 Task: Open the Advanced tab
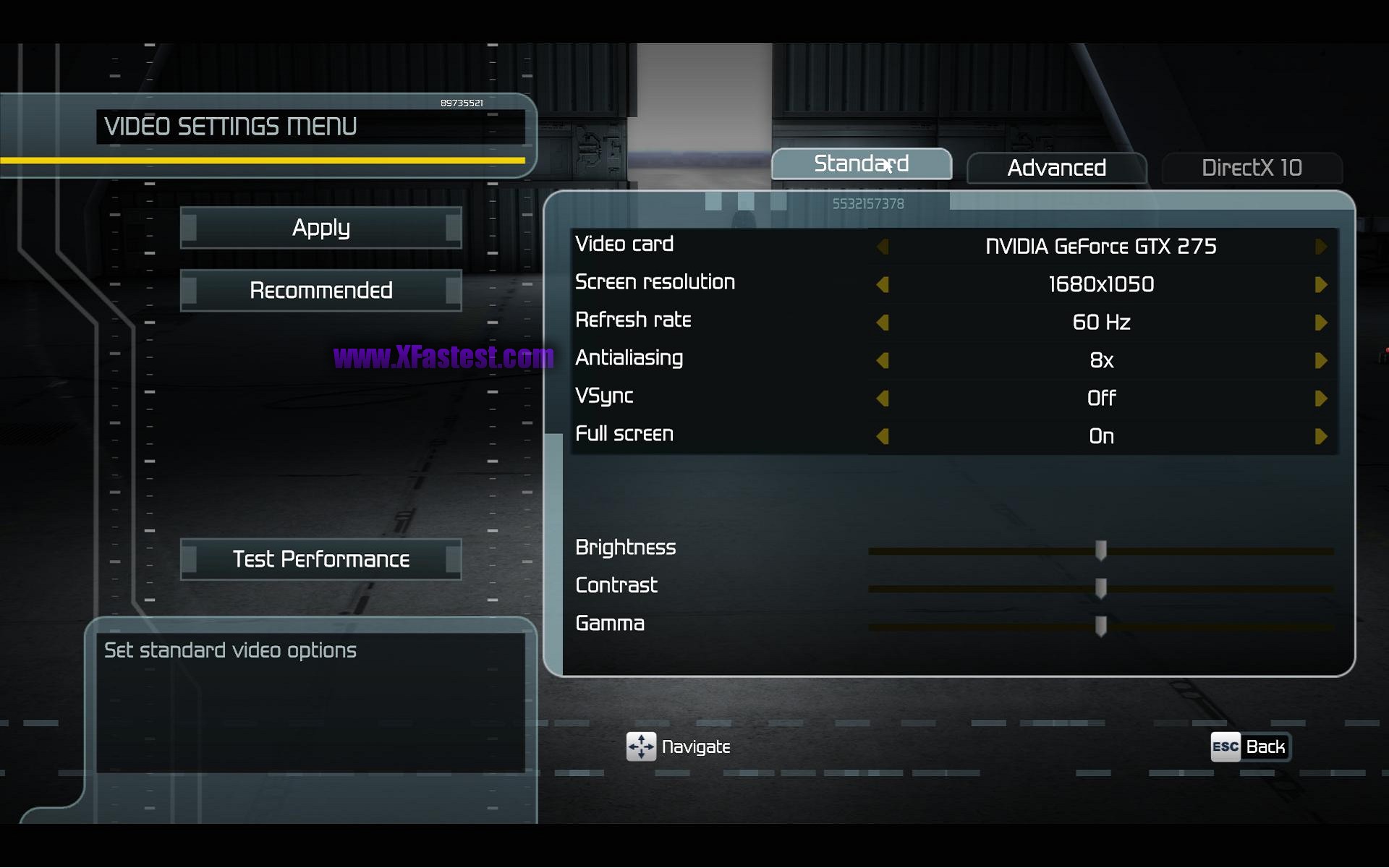1056,168
